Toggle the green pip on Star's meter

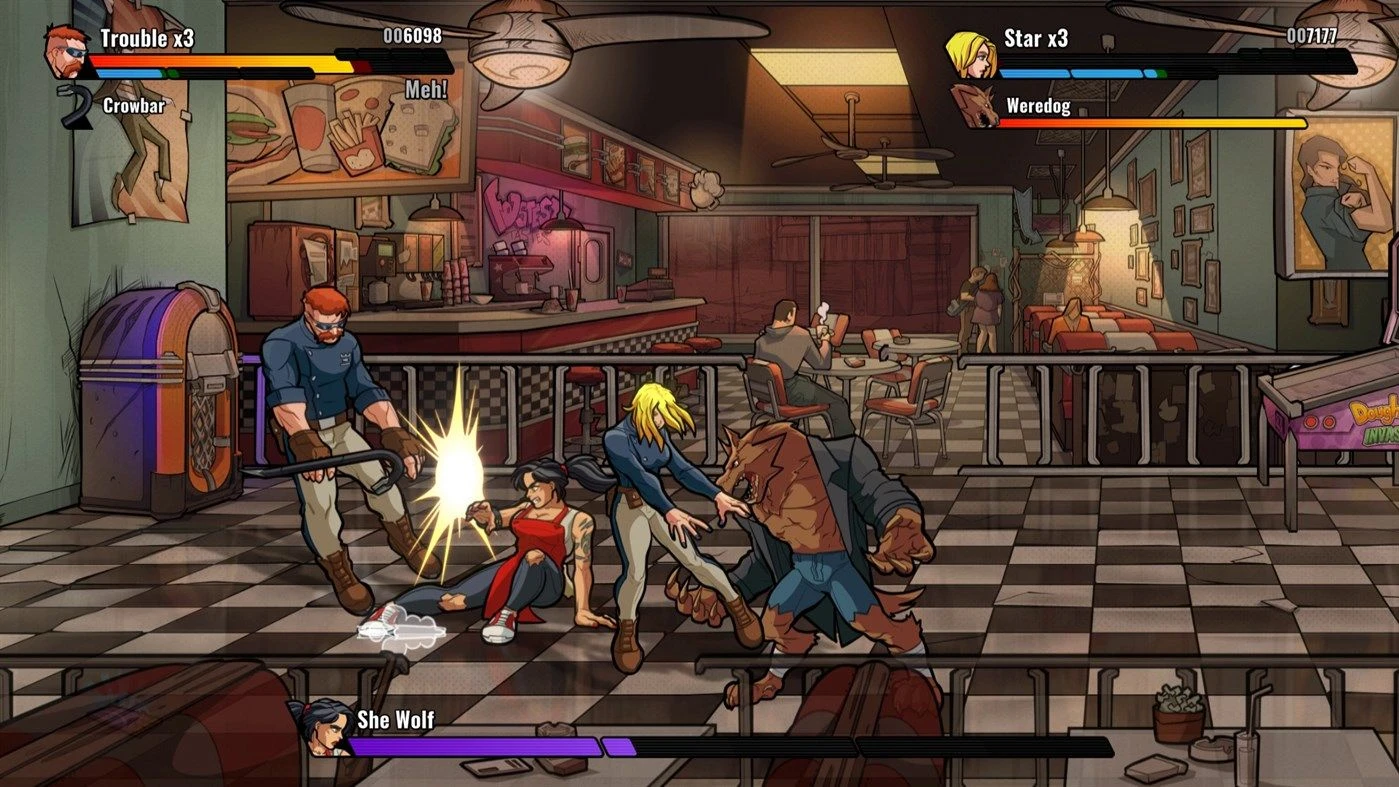pos(1163,72)
